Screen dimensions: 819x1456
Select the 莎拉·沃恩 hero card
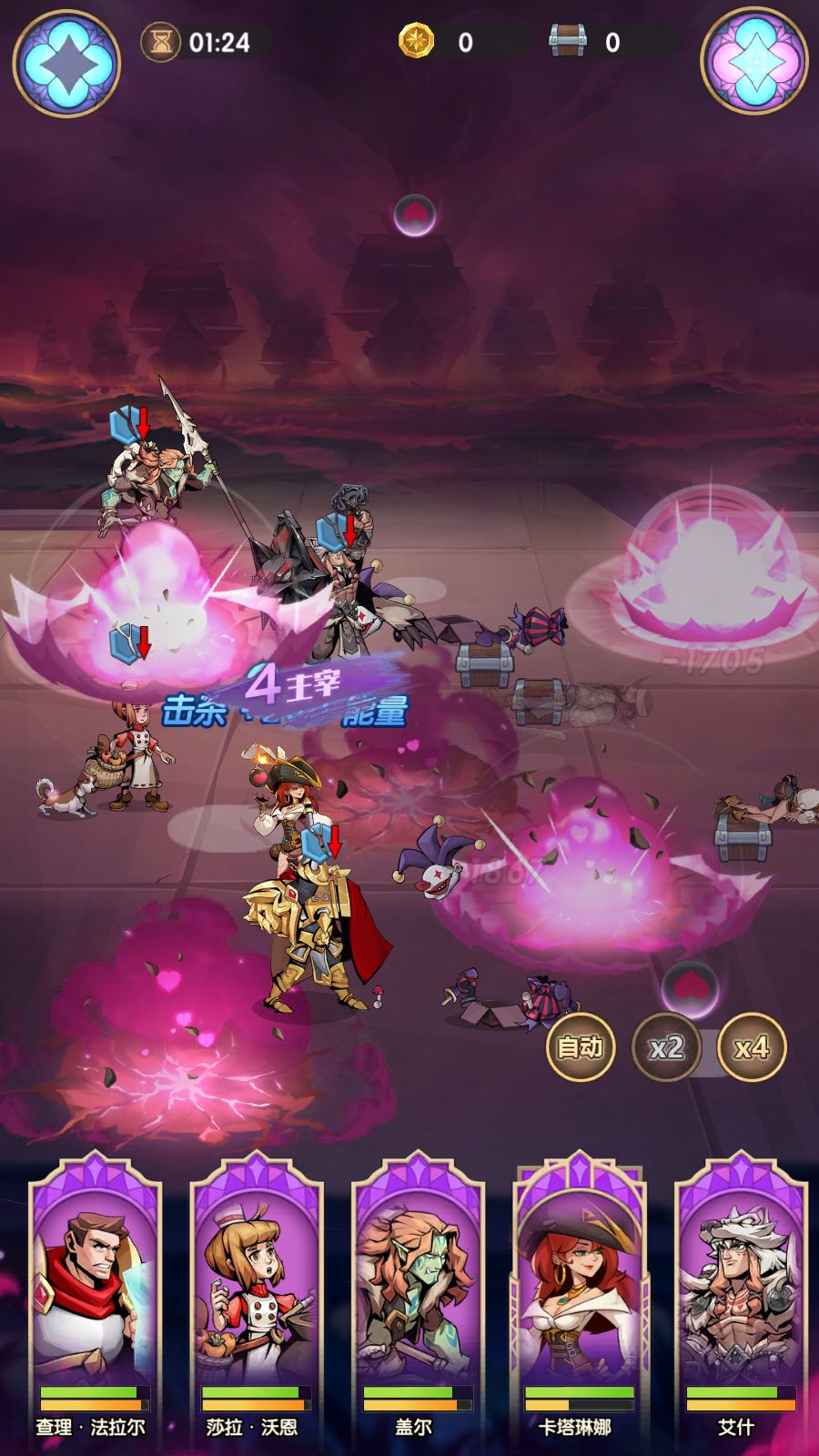click(x=256, y=1292)
